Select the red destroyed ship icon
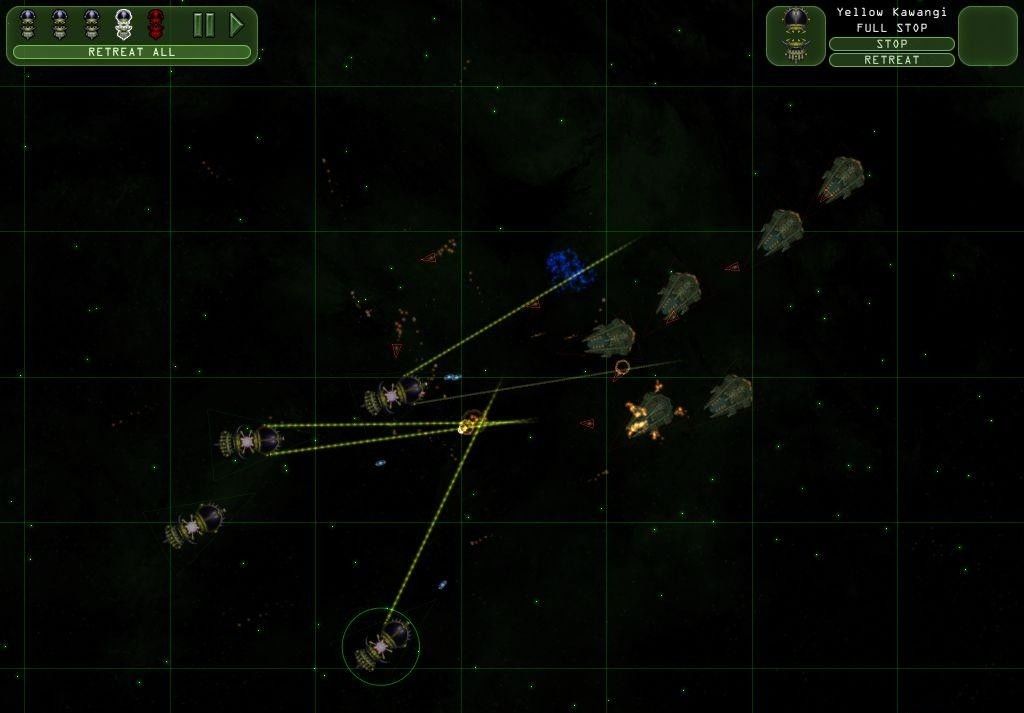The image size is (1024, 713). (156, 24)
